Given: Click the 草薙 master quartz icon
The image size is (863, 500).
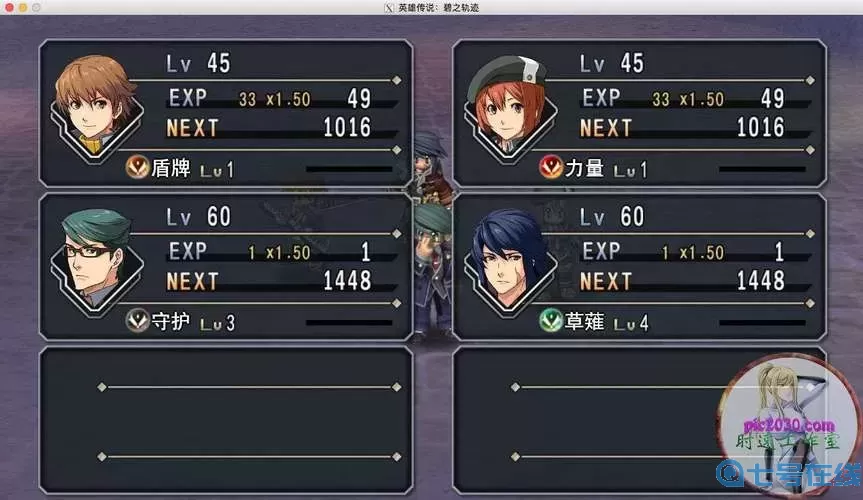Looking at the screenshot, I should click(549, 322).
